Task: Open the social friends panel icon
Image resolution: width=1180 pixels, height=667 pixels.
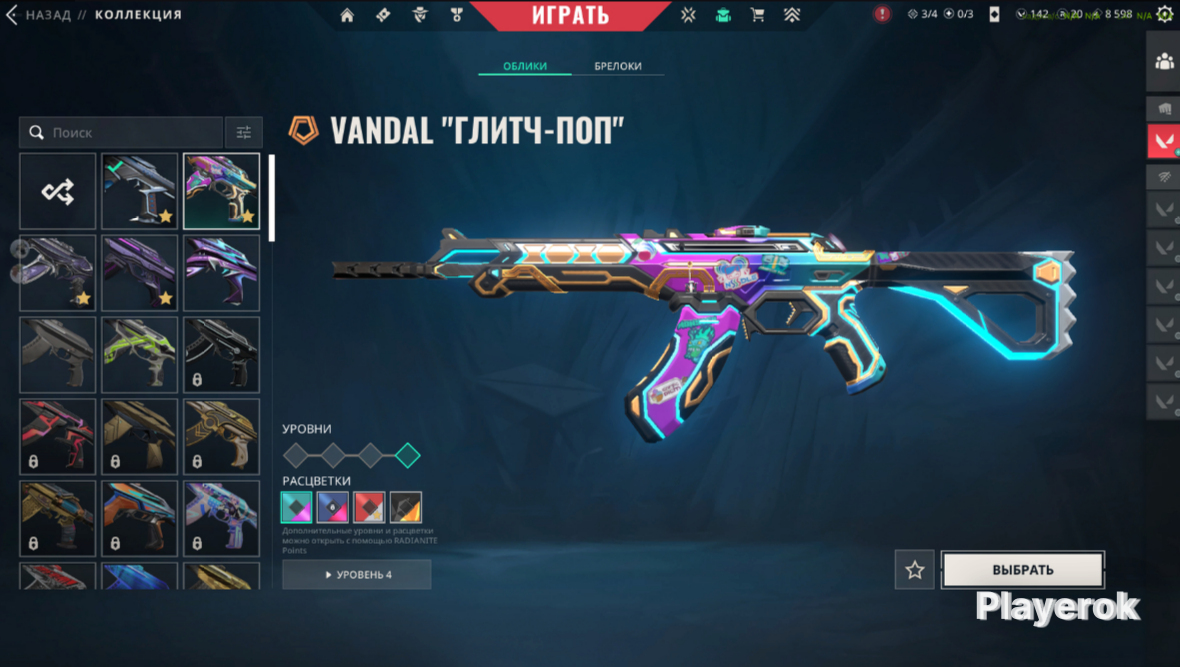Action: click(1164, 62)
